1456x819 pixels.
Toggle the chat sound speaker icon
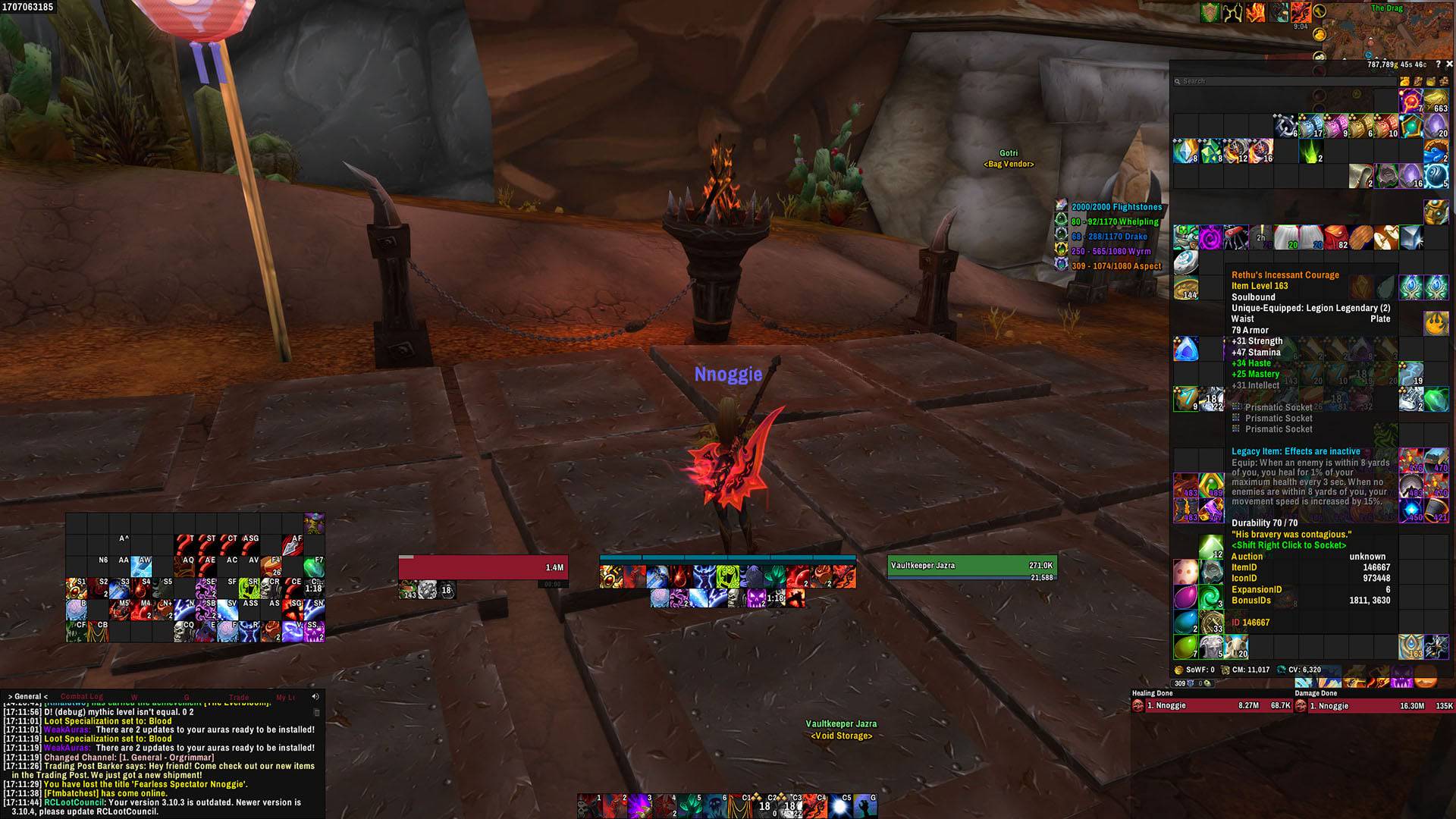[x=315, y=696]
